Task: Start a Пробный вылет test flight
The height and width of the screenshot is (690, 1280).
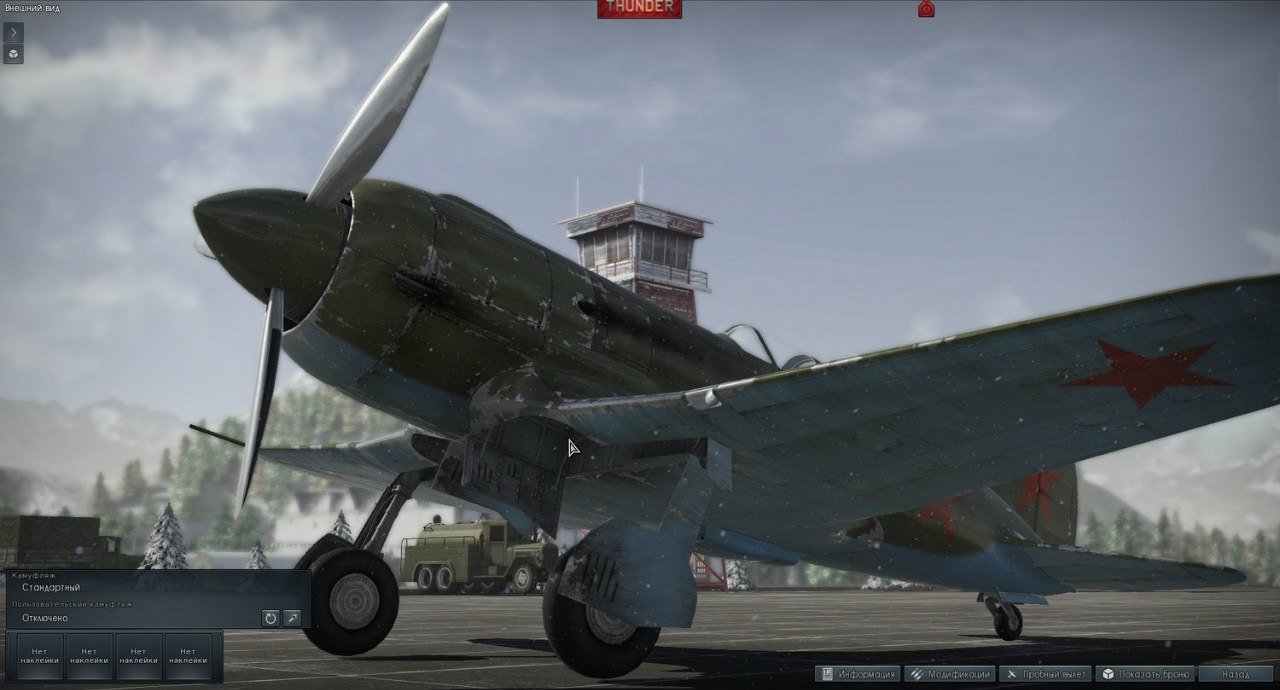Action: pos(1044,674)
